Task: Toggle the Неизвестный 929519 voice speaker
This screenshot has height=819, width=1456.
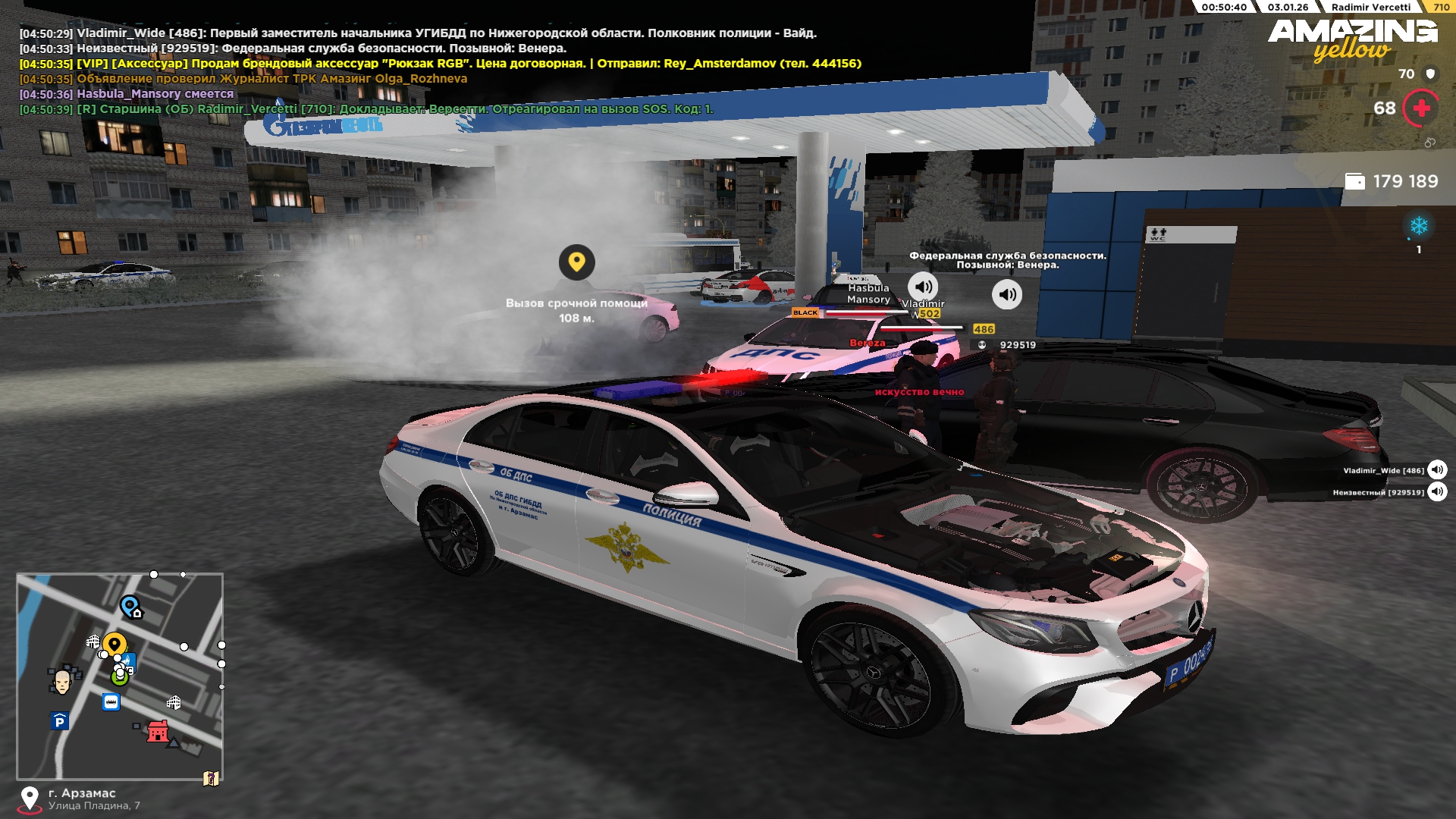Action: click(1437, 492)
